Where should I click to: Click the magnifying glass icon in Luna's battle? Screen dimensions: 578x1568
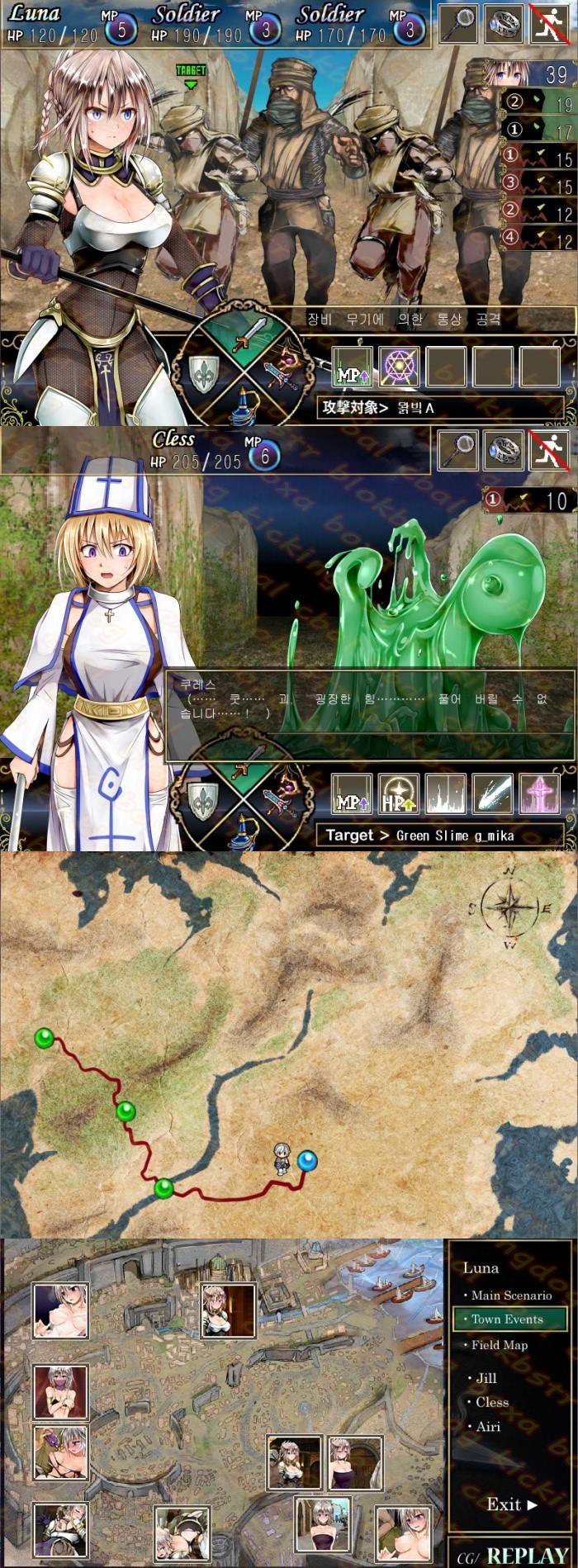458,23
